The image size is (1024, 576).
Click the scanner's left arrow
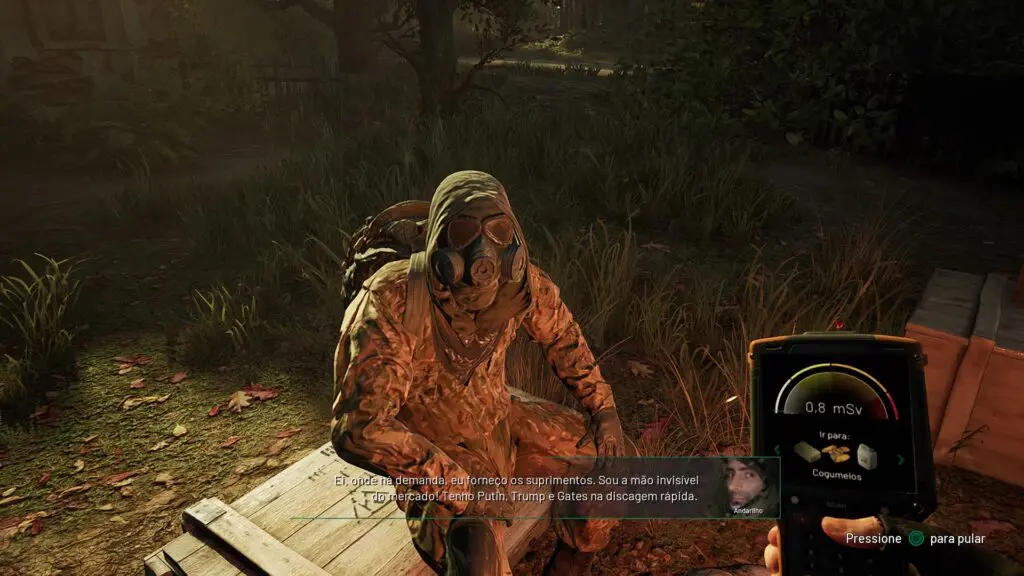pyautogui.click(x=779, y=450)
